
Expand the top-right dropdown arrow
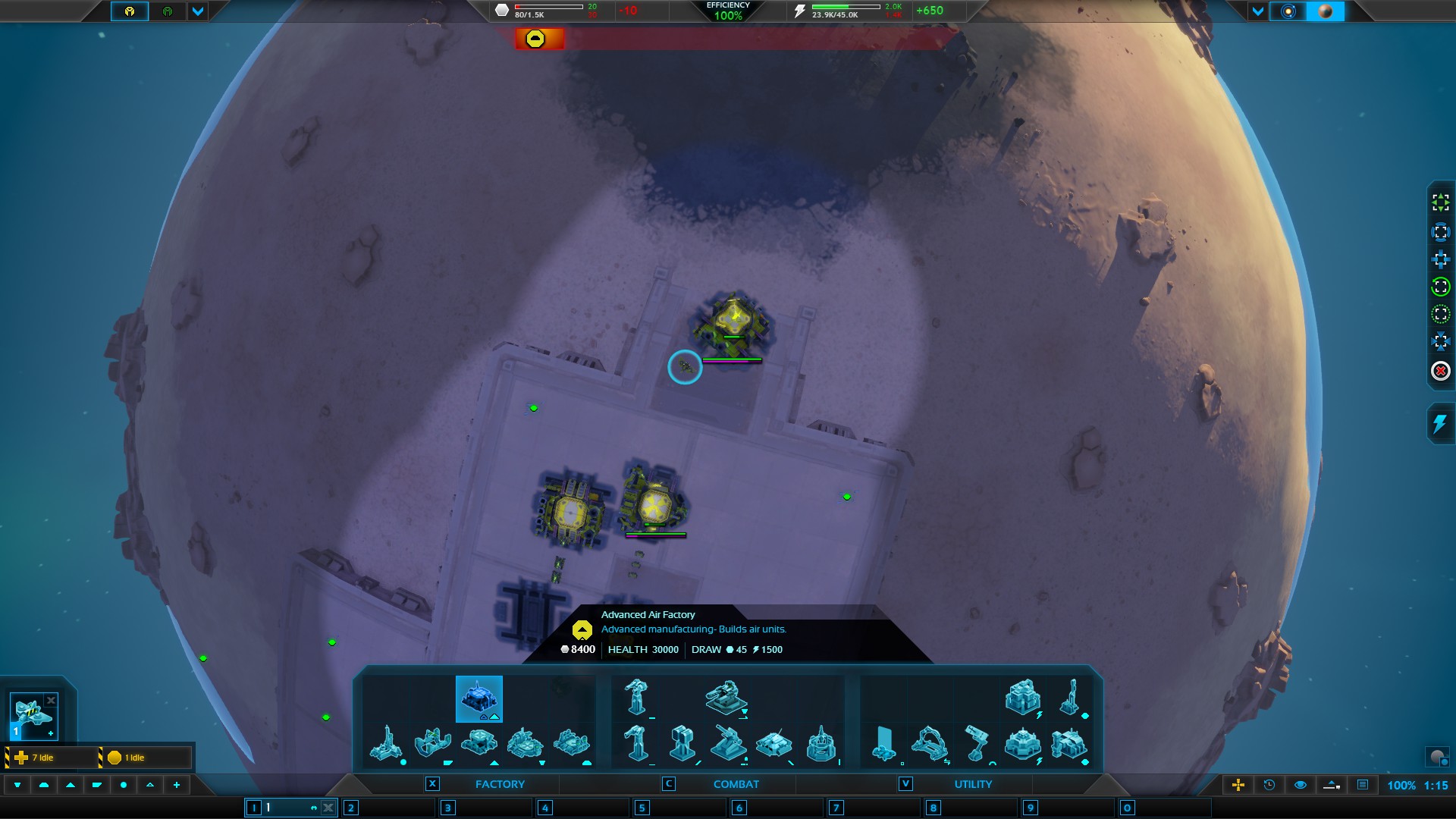point(1258,11)
